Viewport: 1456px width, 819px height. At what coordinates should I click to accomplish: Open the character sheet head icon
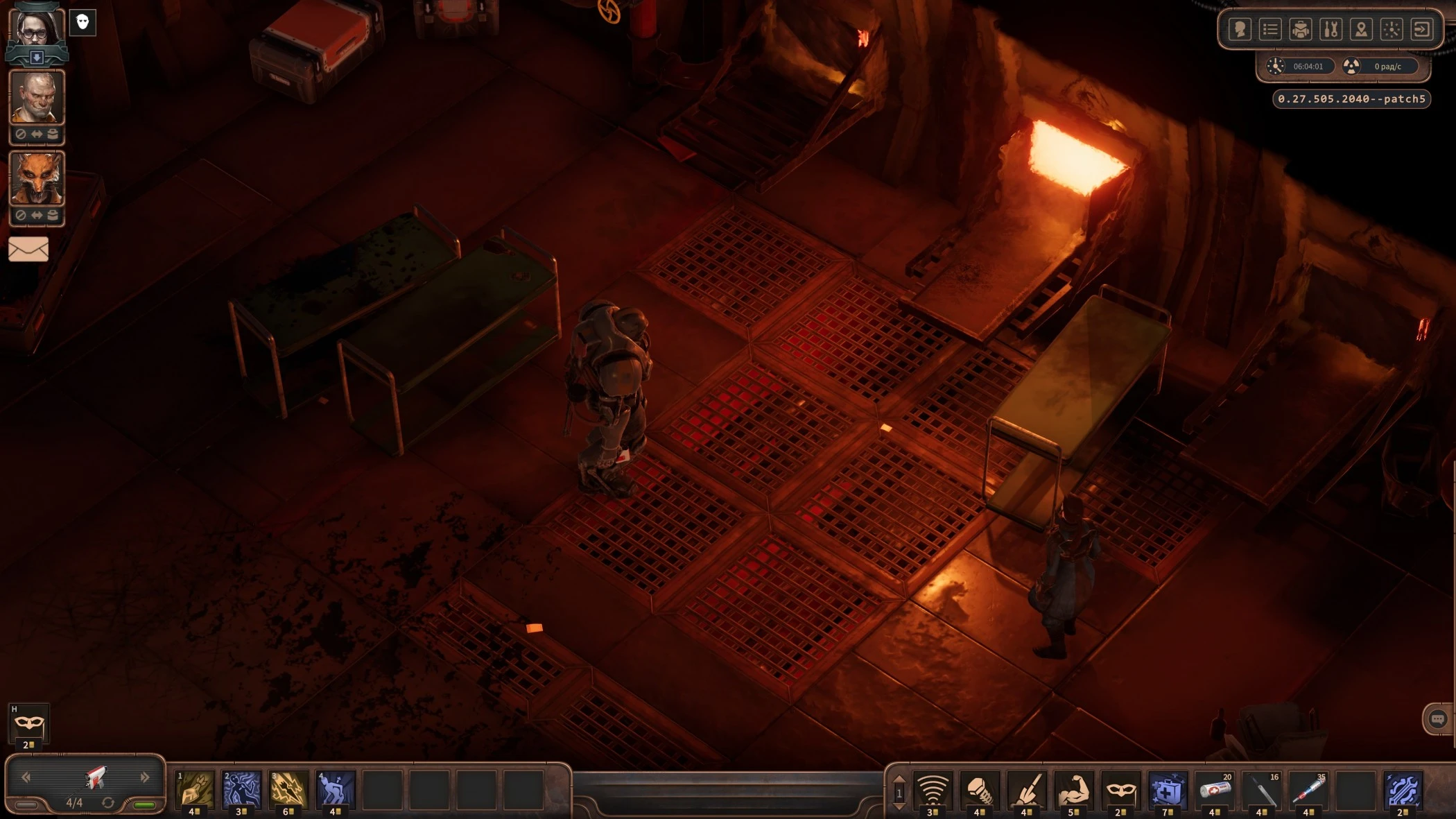click(x=1240, y=29)
